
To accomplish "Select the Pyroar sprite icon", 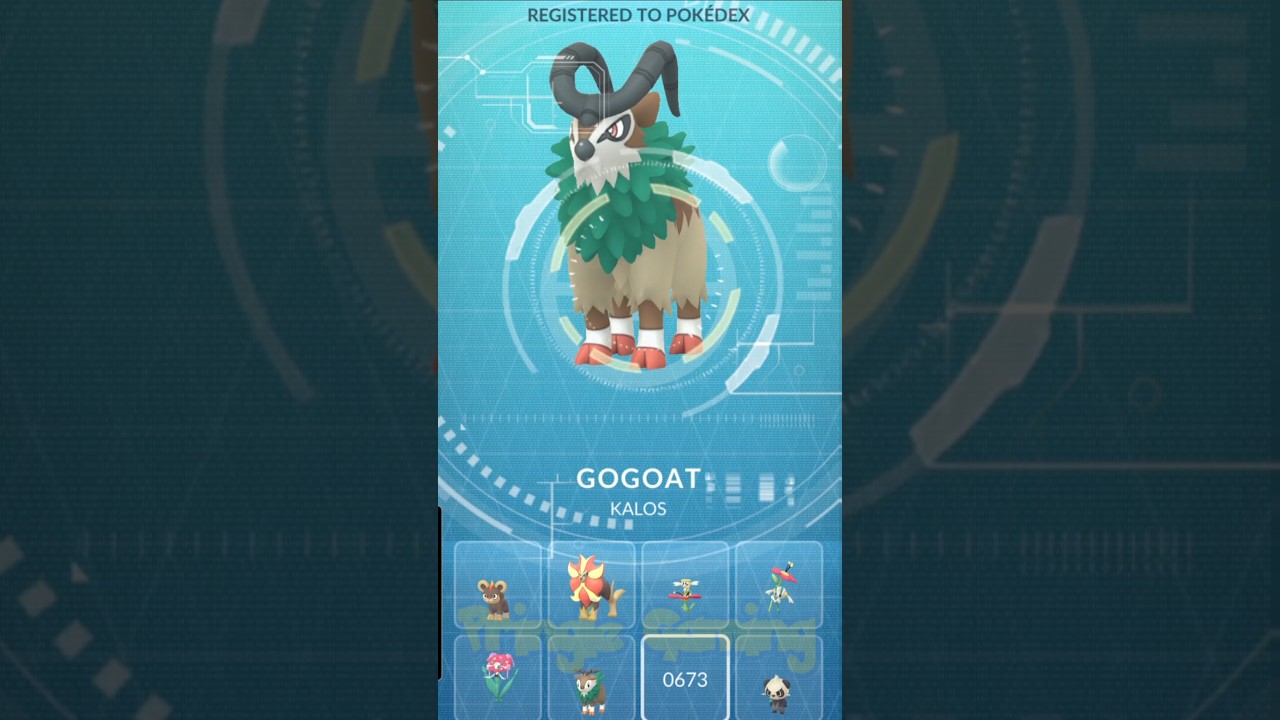I will (x=591, y=588).
